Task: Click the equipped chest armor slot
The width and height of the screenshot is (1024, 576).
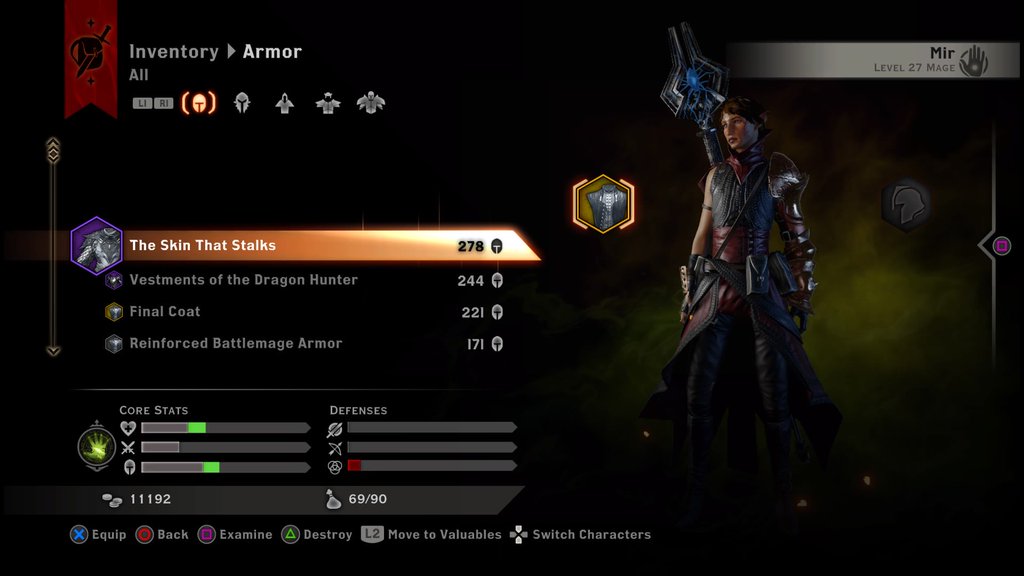Action: [x=603, y=204]
